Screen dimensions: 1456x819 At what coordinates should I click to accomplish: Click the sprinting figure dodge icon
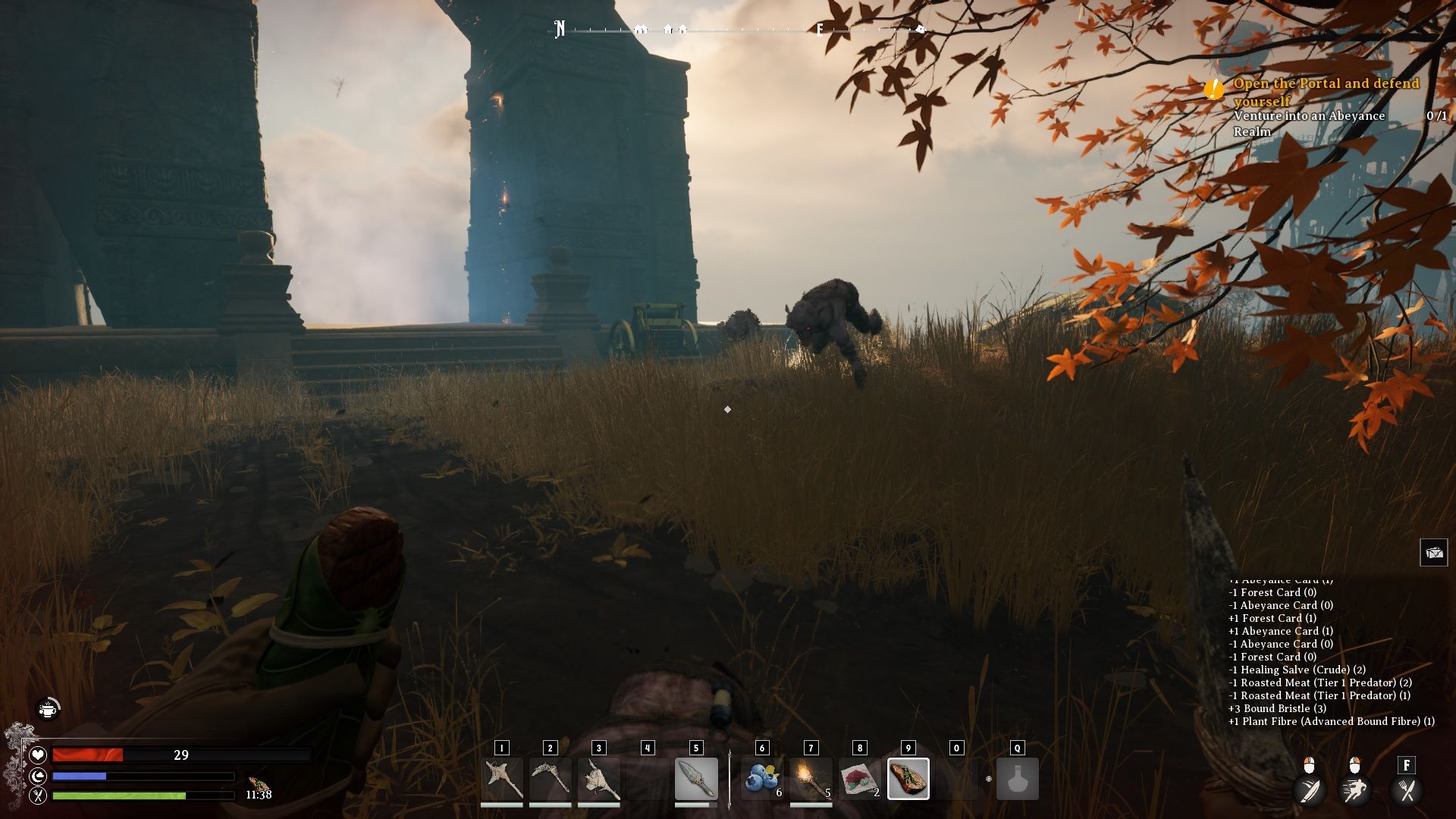point(1355,790)
